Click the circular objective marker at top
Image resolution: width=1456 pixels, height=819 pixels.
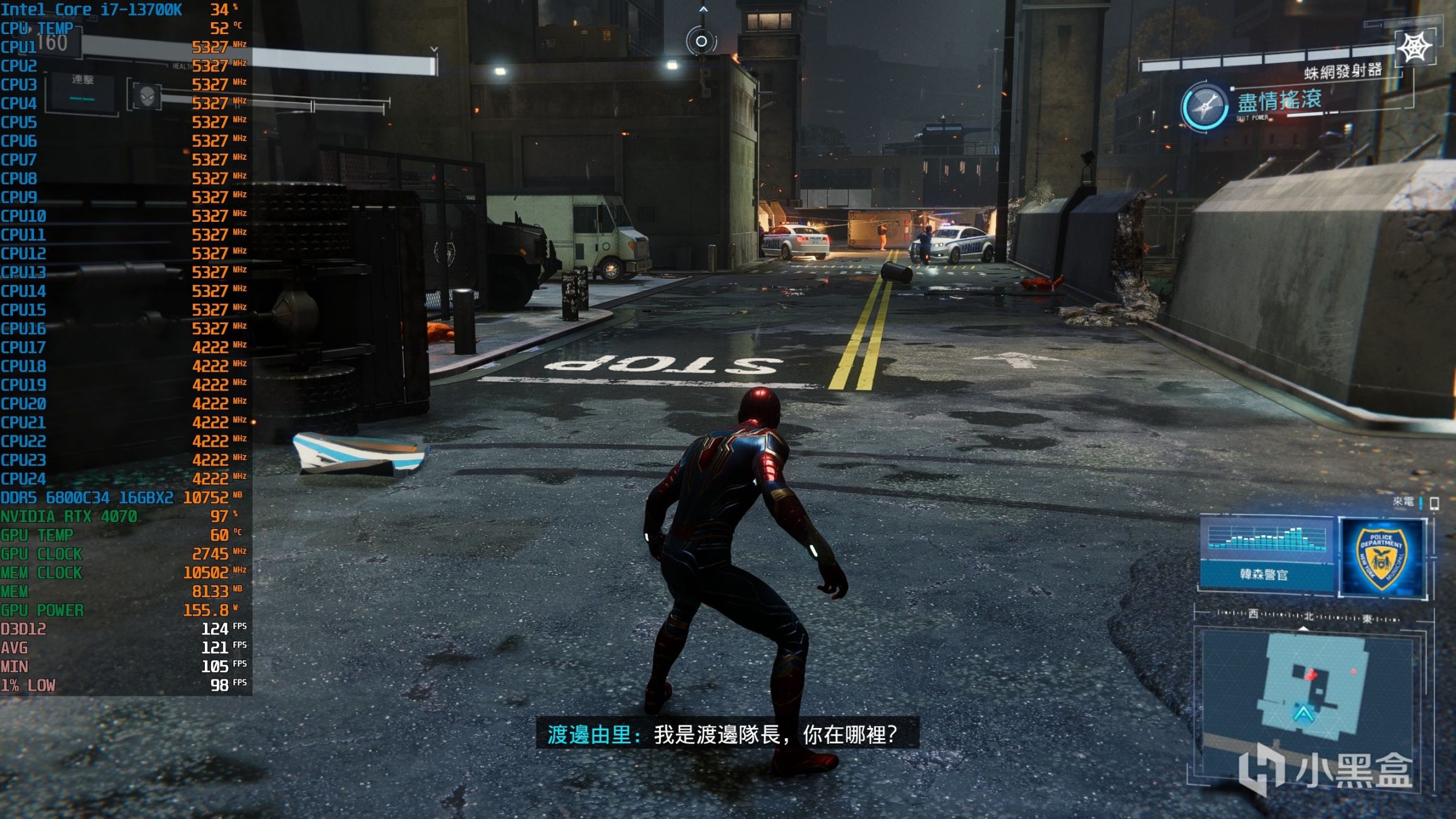click(701, 42)
